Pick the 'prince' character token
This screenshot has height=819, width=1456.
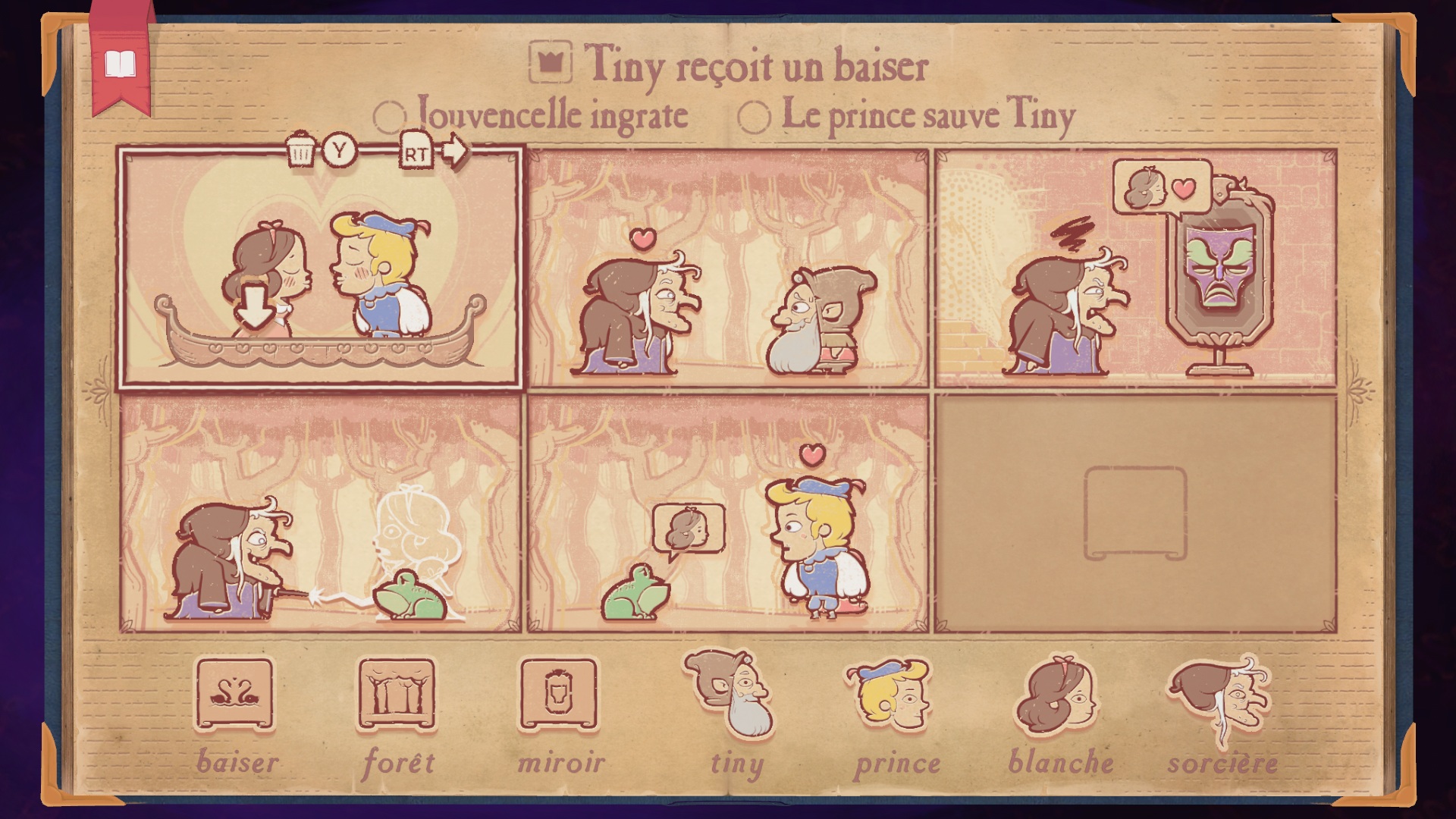tap(891, 695)
